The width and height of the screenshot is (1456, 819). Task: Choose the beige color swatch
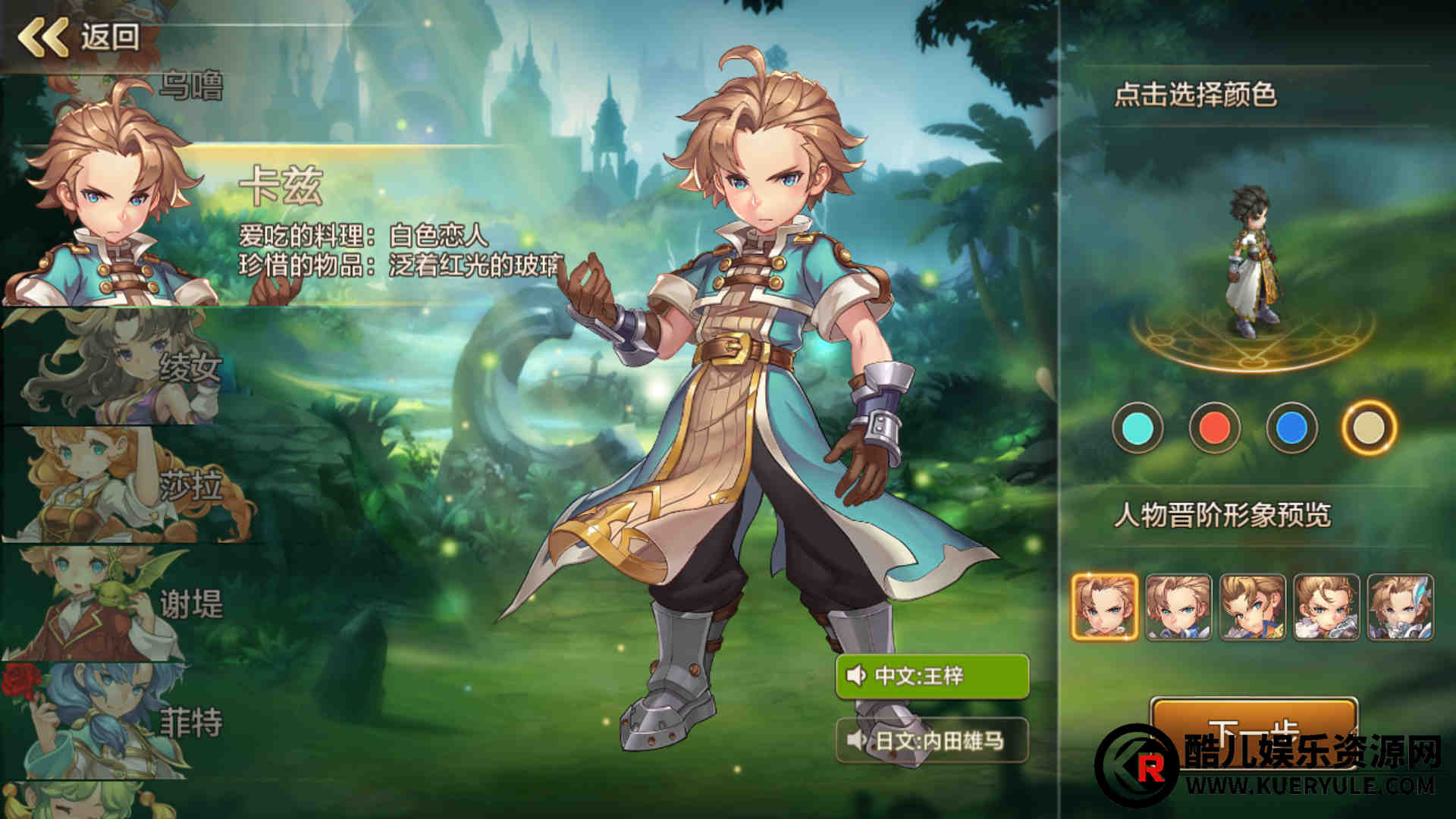(x=1369, y=428)
